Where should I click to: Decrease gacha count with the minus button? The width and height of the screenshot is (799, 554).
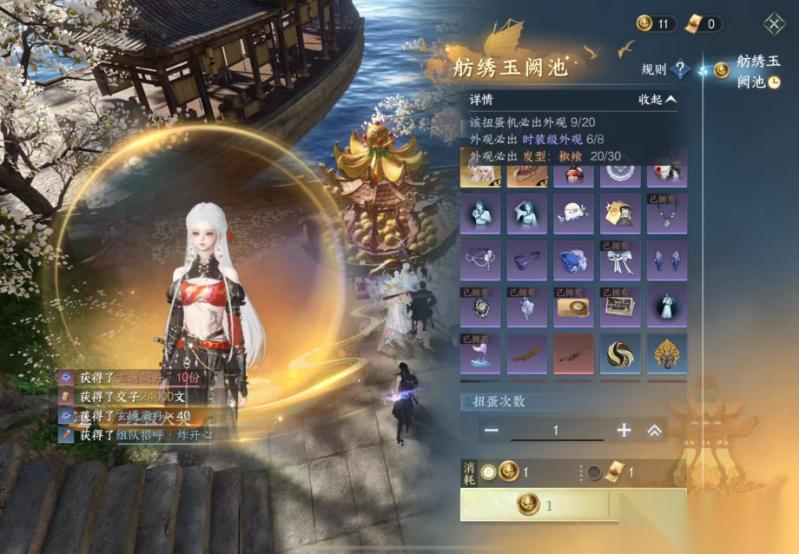[x=491, y=430]
